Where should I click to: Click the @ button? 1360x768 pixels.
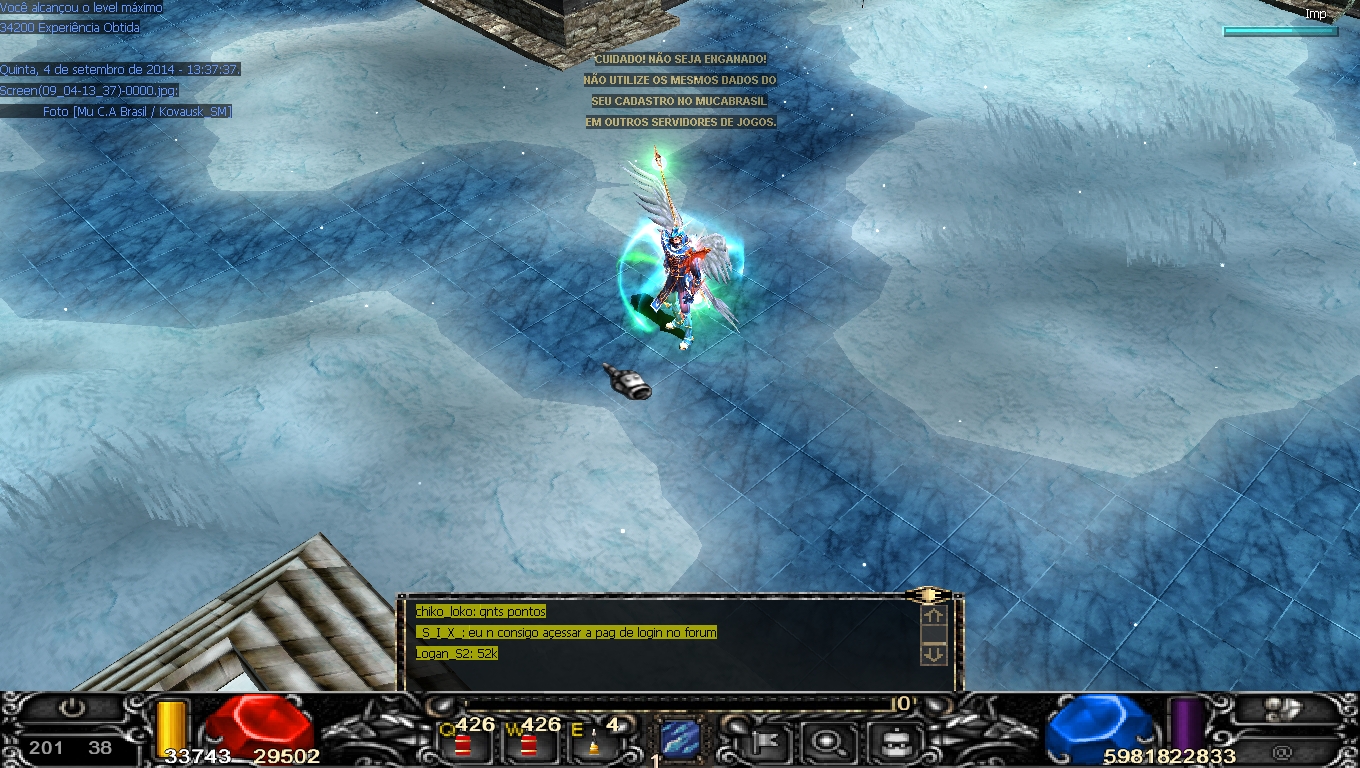pos(1282,748)
